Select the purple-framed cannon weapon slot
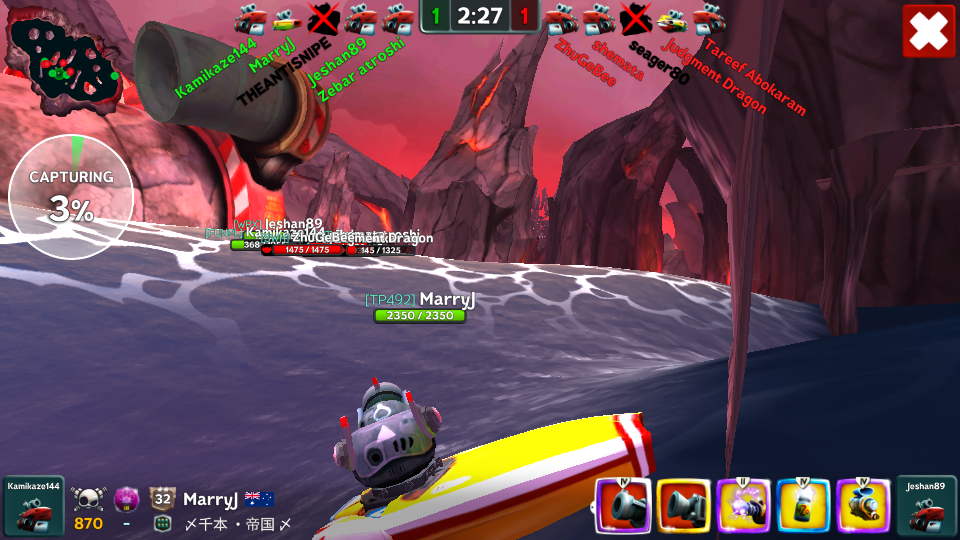The height and width of the screenshot is (540, 960). pyautogui.click(x=623, y=506)
